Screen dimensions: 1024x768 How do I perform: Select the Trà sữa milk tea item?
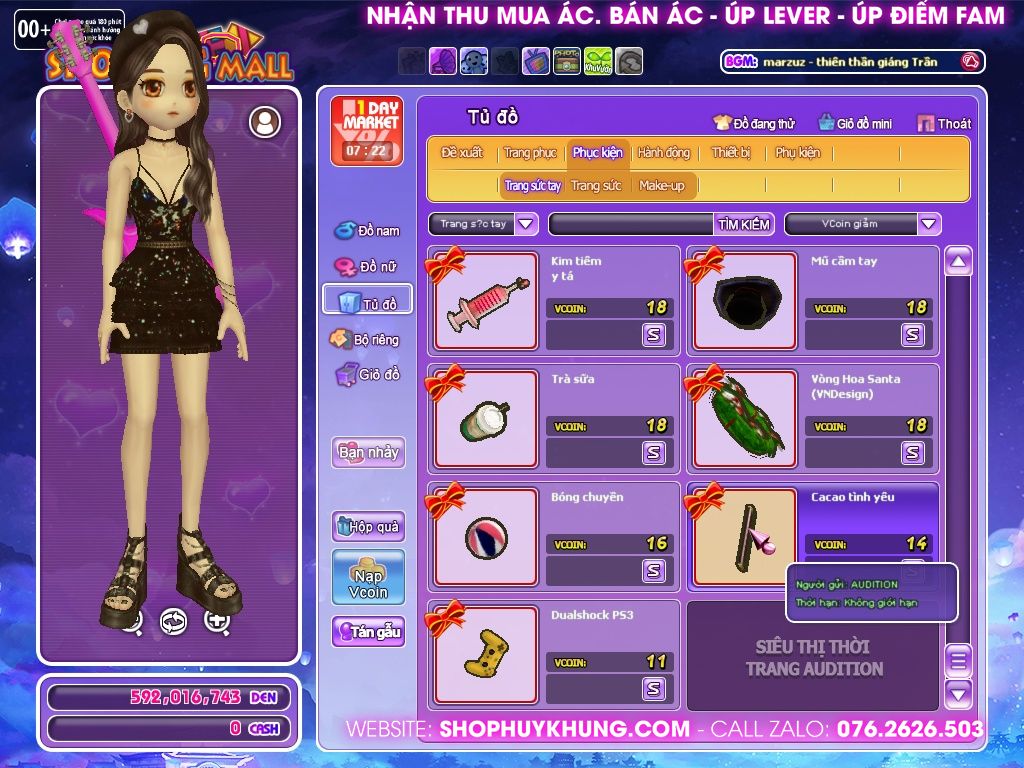pos(487,419)
